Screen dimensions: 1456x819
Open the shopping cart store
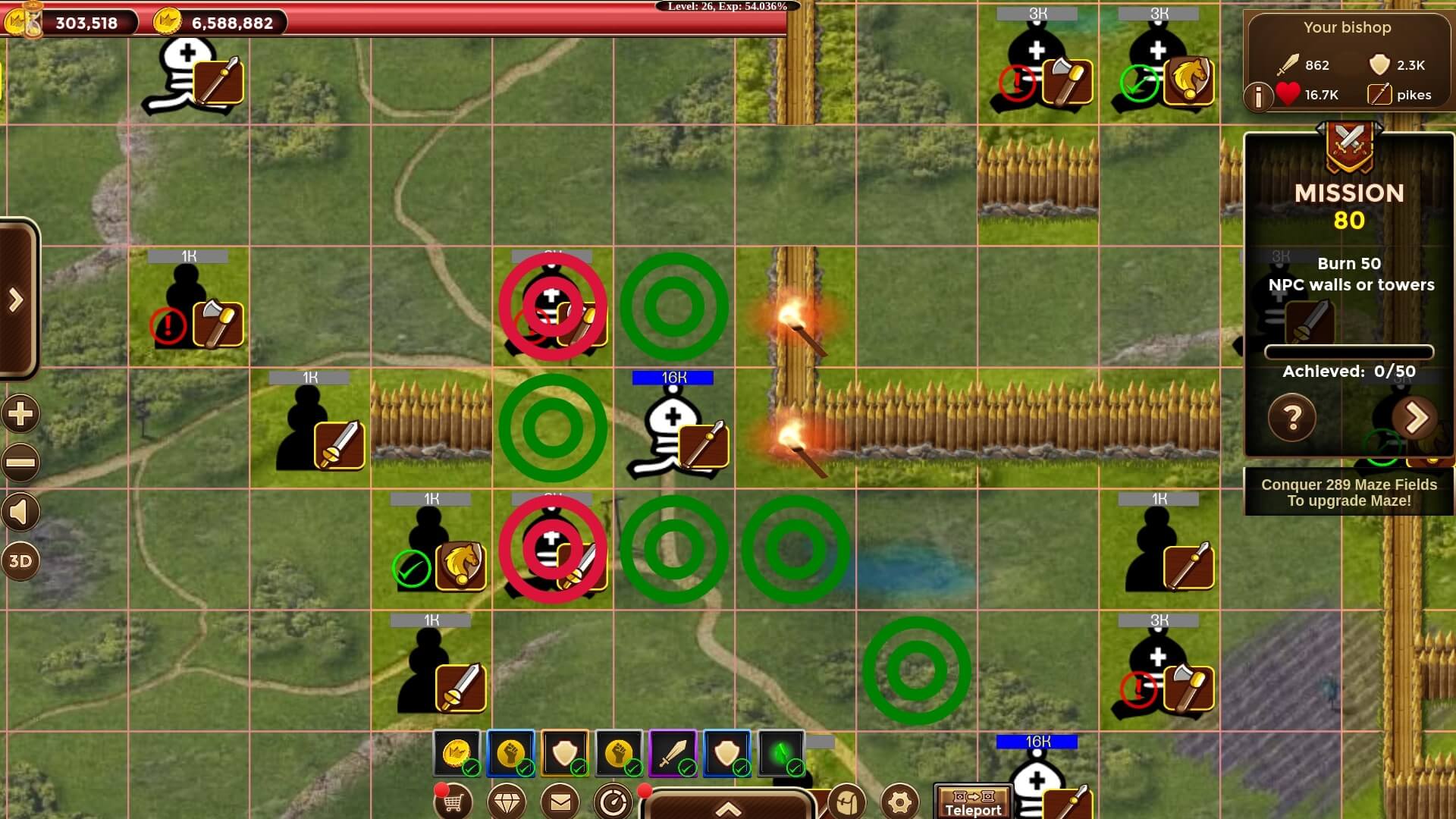point(453,802)
